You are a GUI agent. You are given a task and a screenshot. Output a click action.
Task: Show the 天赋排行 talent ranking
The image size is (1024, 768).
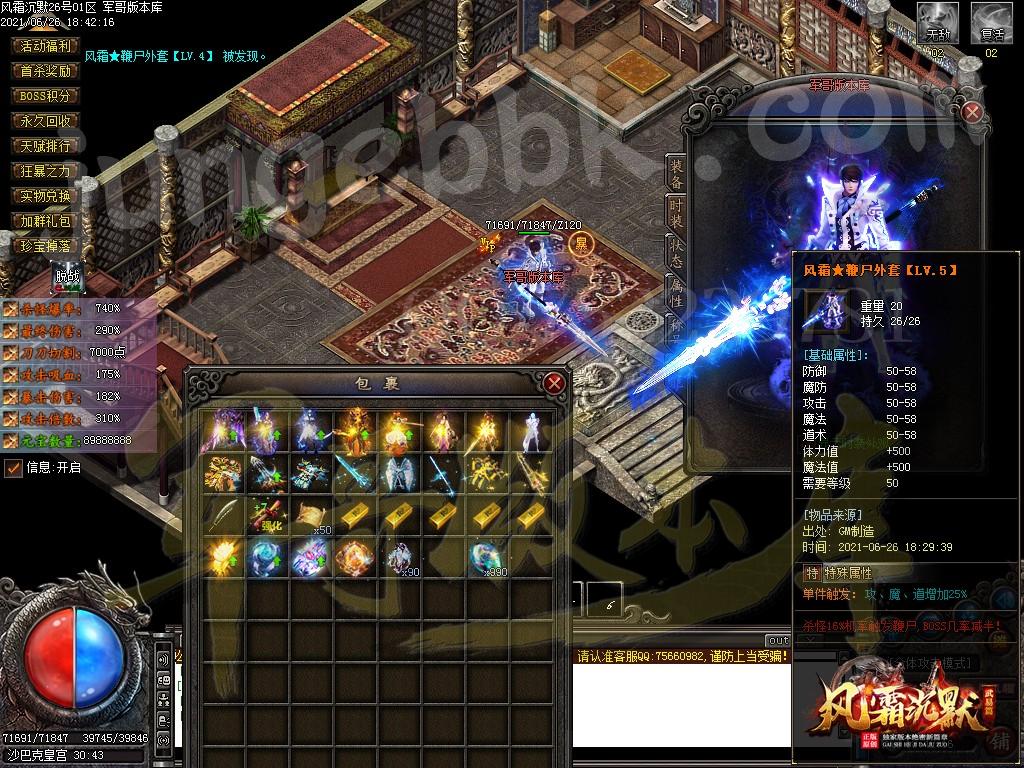pyautogui.click(x=45, y=146)
